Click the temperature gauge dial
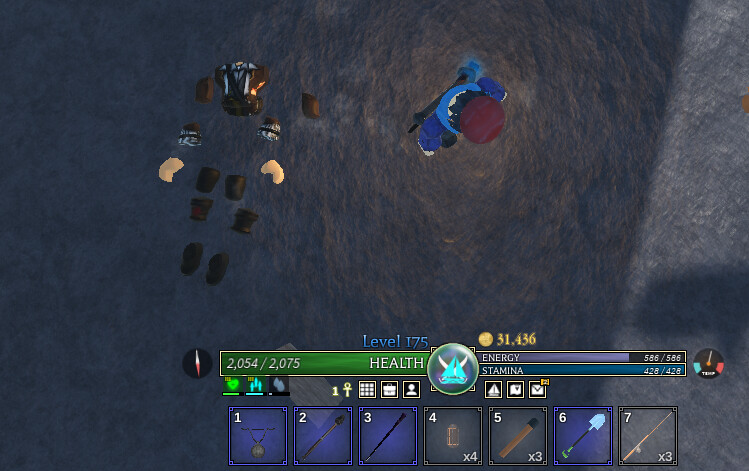The image size is (749, 471). [708, 363]
